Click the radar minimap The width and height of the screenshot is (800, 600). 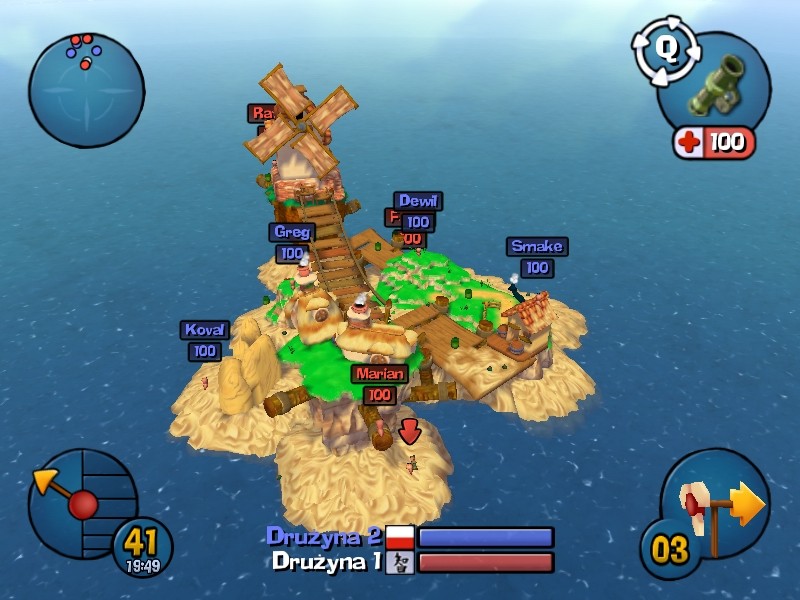pyautogui.click(x=86, y=90)
